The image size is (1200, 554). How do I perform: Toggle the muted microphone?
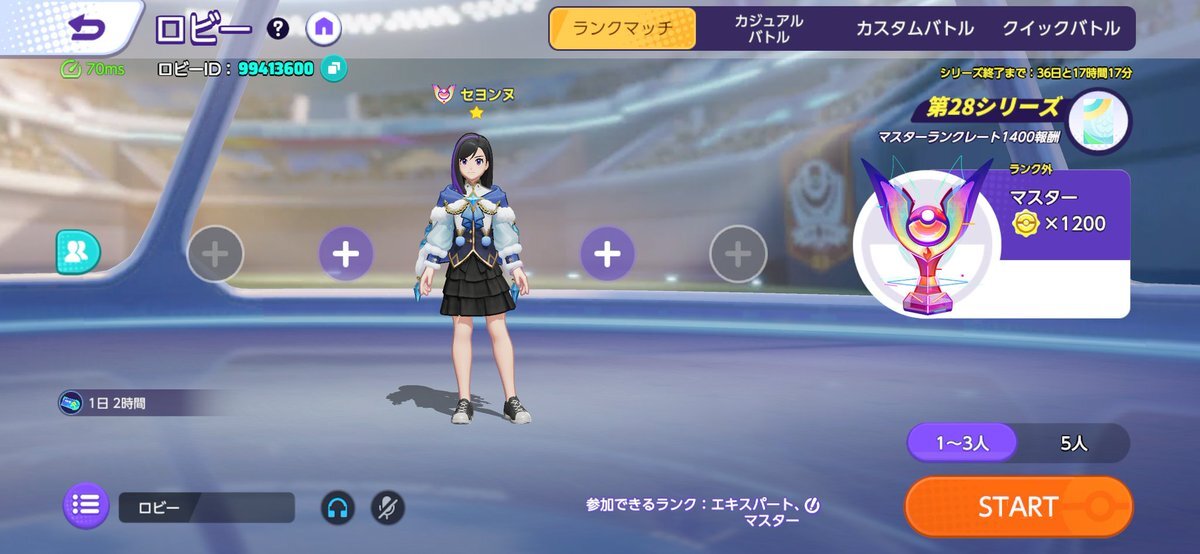tap(388, 507)
